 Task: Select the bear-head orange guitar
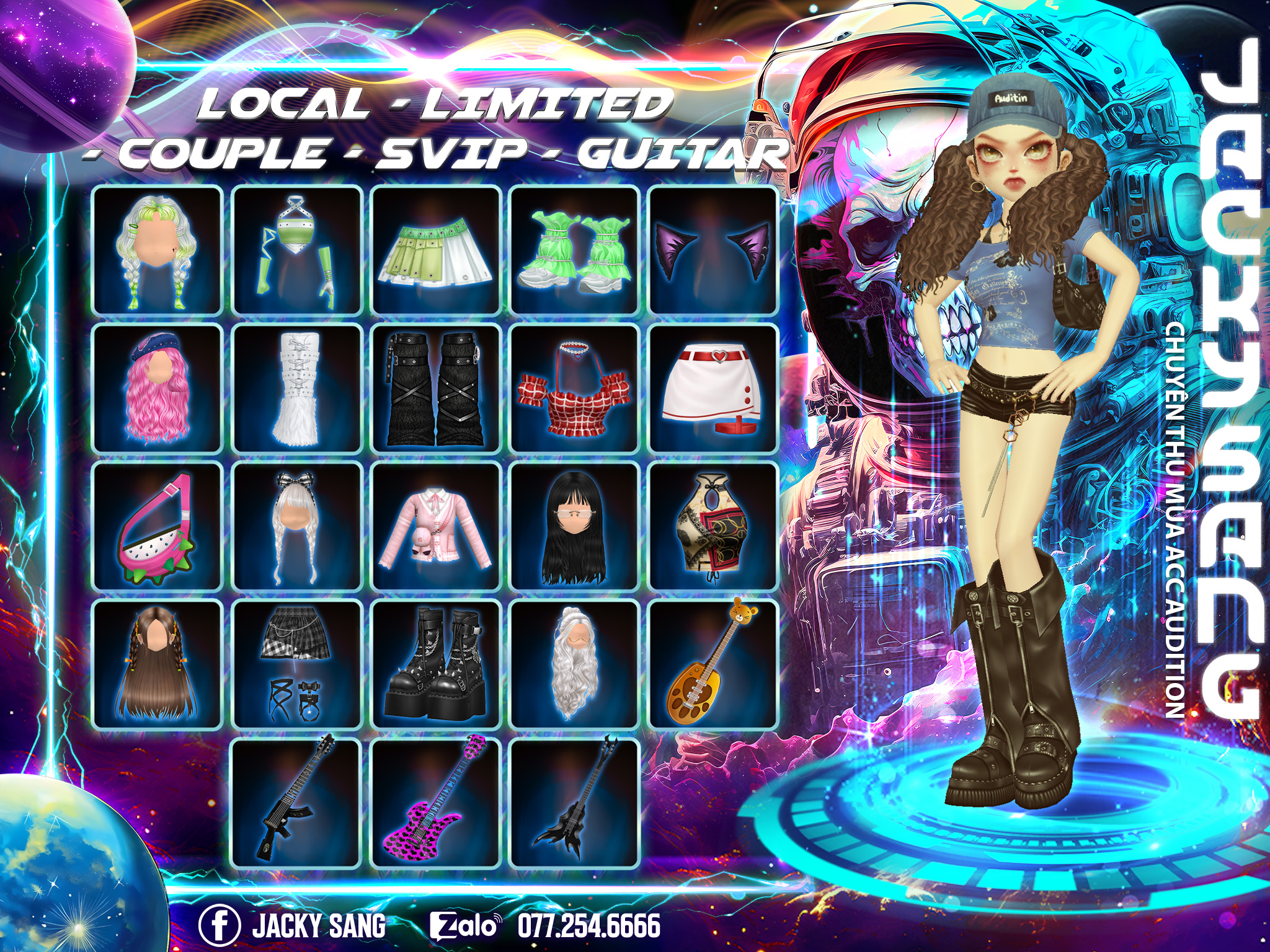pos(713,664)
